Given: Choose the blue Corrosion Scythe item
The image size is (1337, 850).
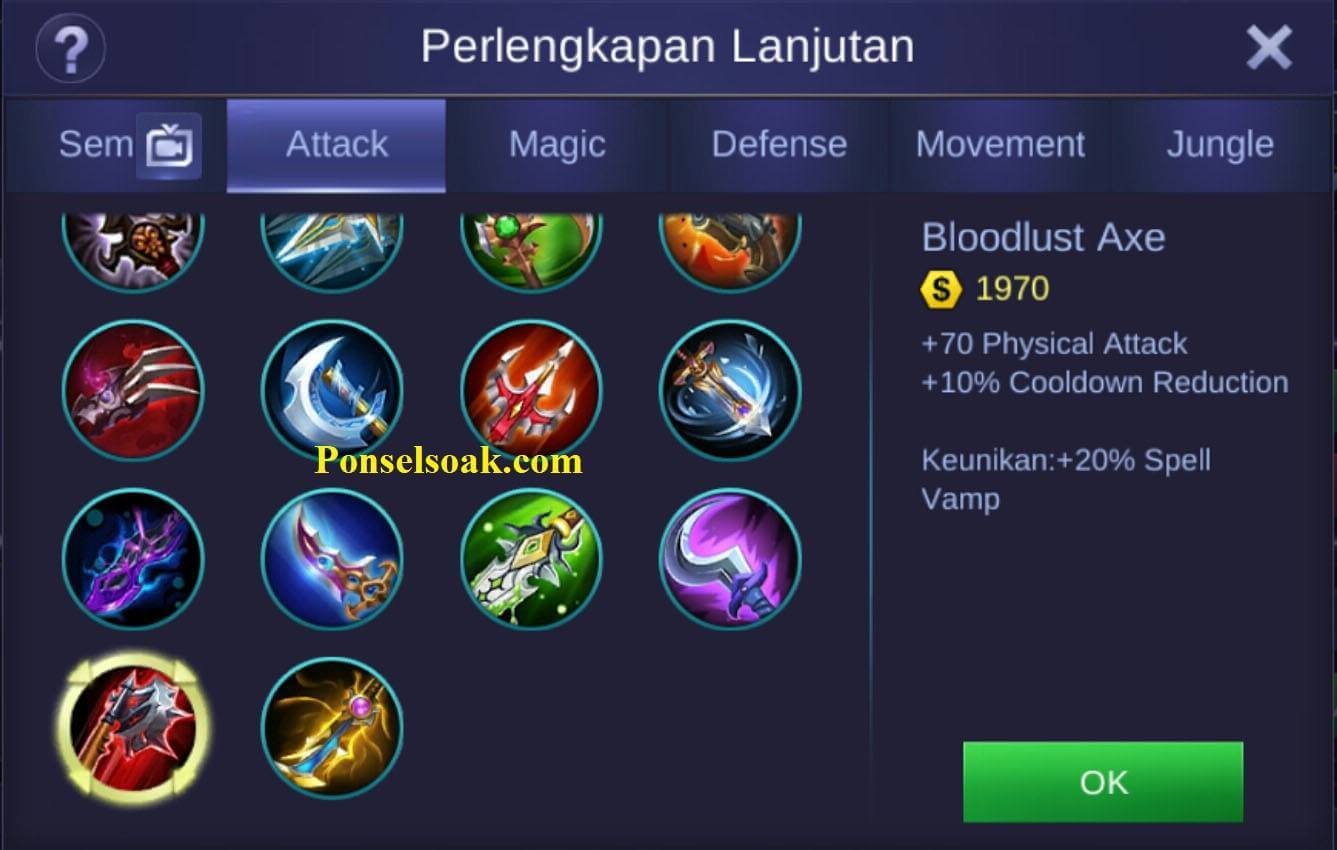Looking at the screenshot, I should [334, 390].
